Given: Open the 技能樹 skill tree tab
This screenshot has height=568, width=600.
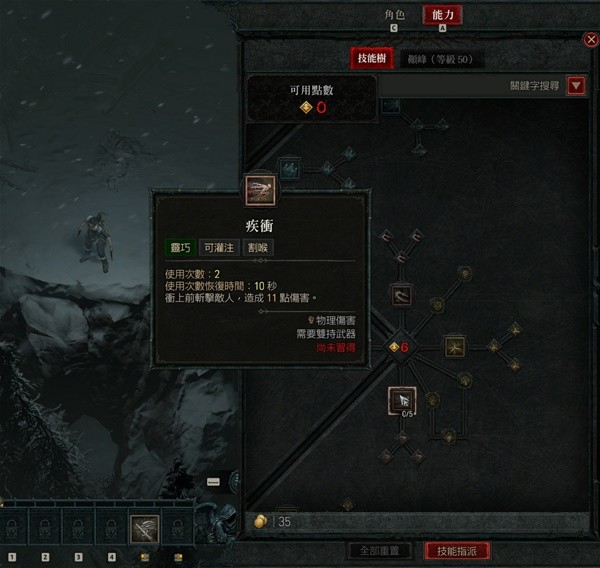Looking at the screenshot, I should [374, 59].
